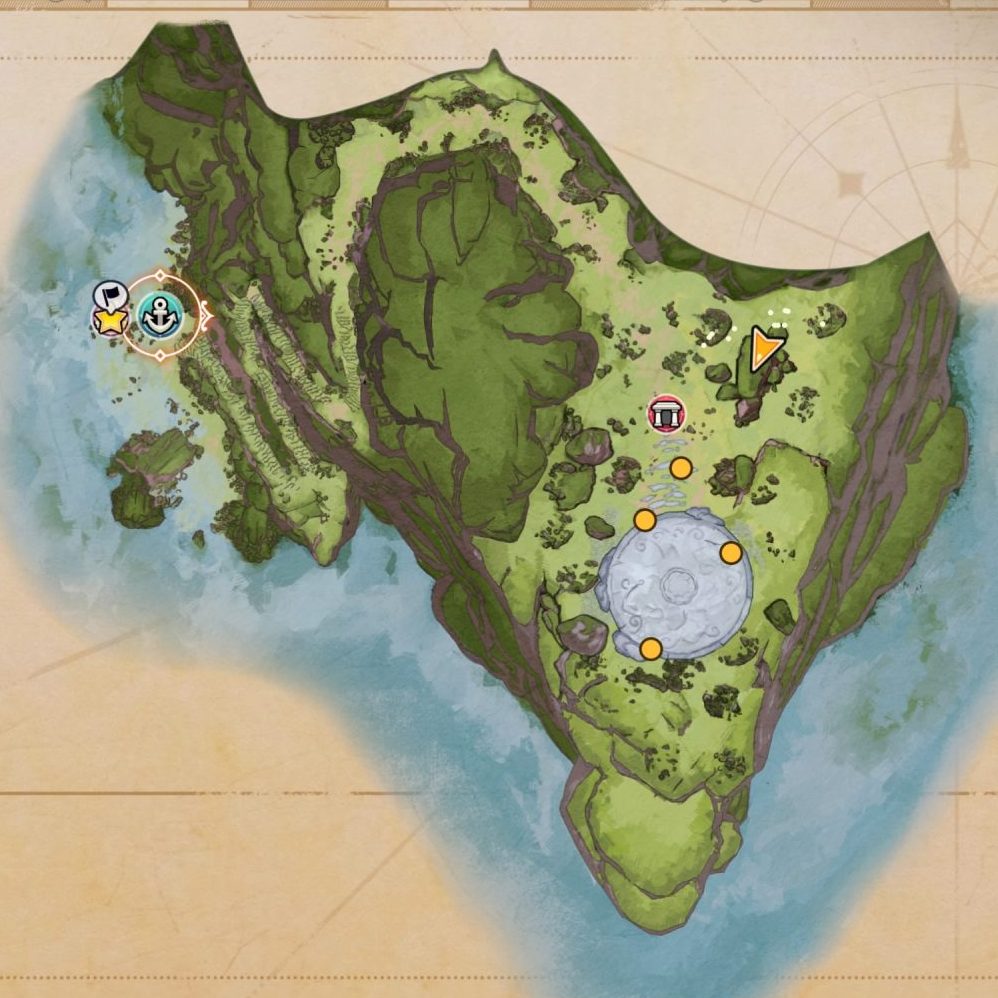Select the orange dot on the stepping-stone path

pos(681,468)
